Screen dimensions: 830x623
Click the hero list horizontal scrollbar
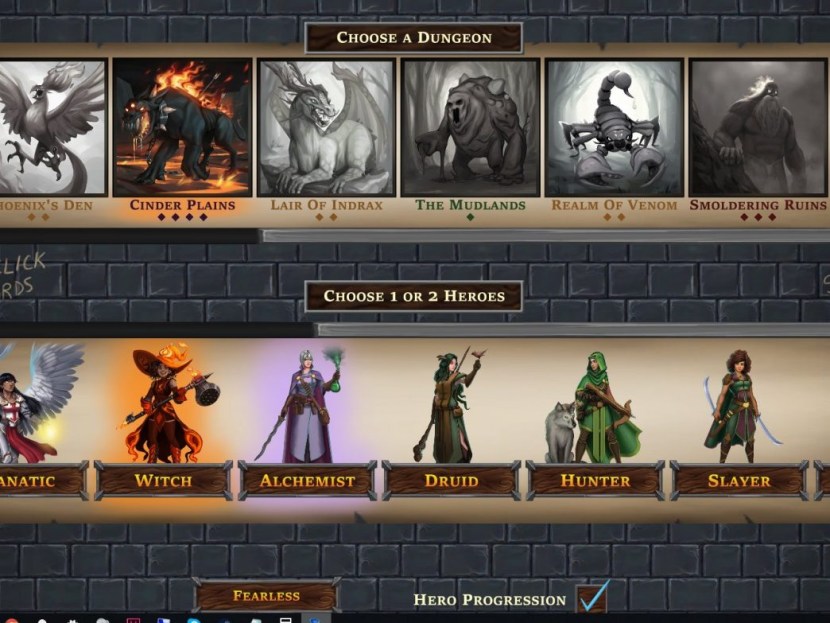click(572, 329)
